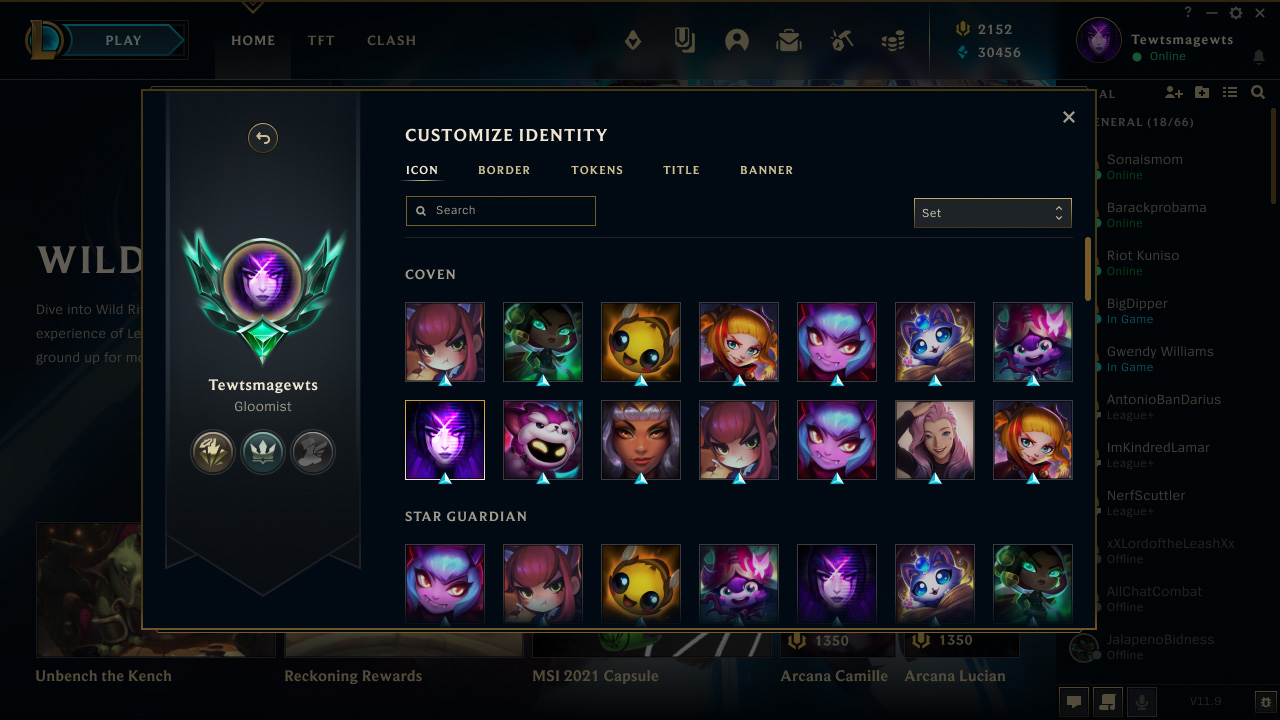This screenshot has height=720, width=1280.
Task: Close the Customize Identity dialog
Action: pyautogui.click(x=1069, y=117)
